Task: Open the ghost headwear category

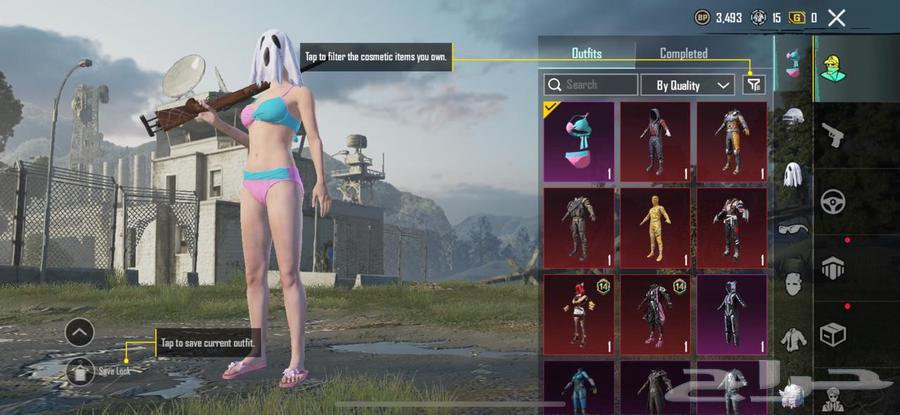Action: coord(793,176)
